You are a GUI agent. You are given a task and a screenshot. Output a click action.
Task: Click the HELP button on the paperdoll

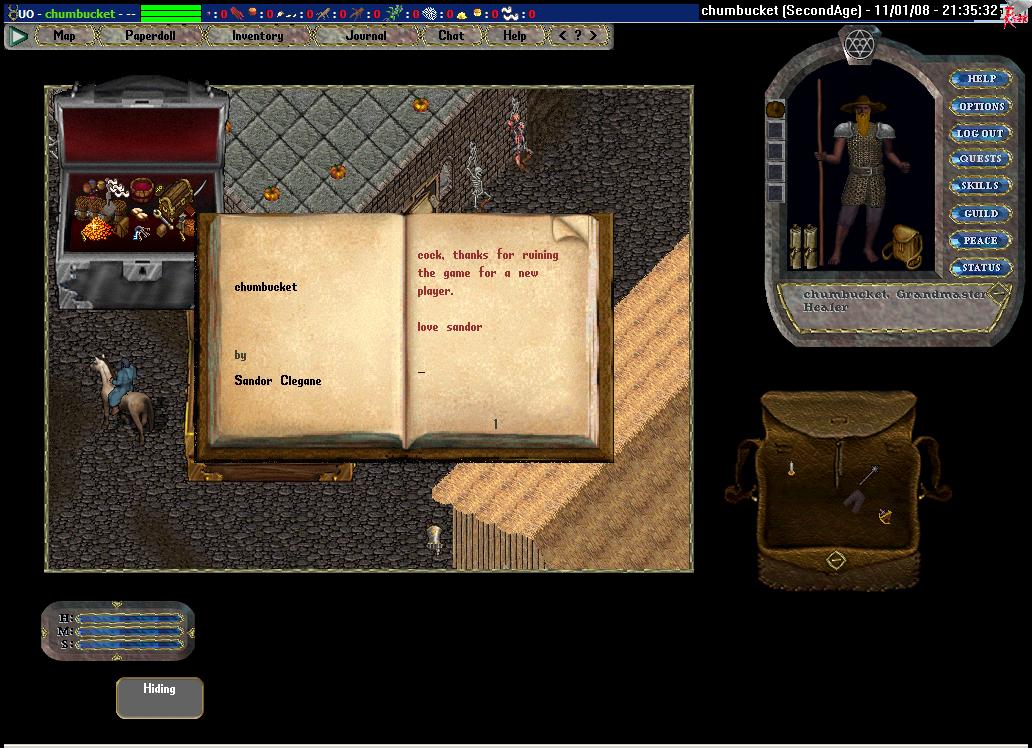pos(981,79)
